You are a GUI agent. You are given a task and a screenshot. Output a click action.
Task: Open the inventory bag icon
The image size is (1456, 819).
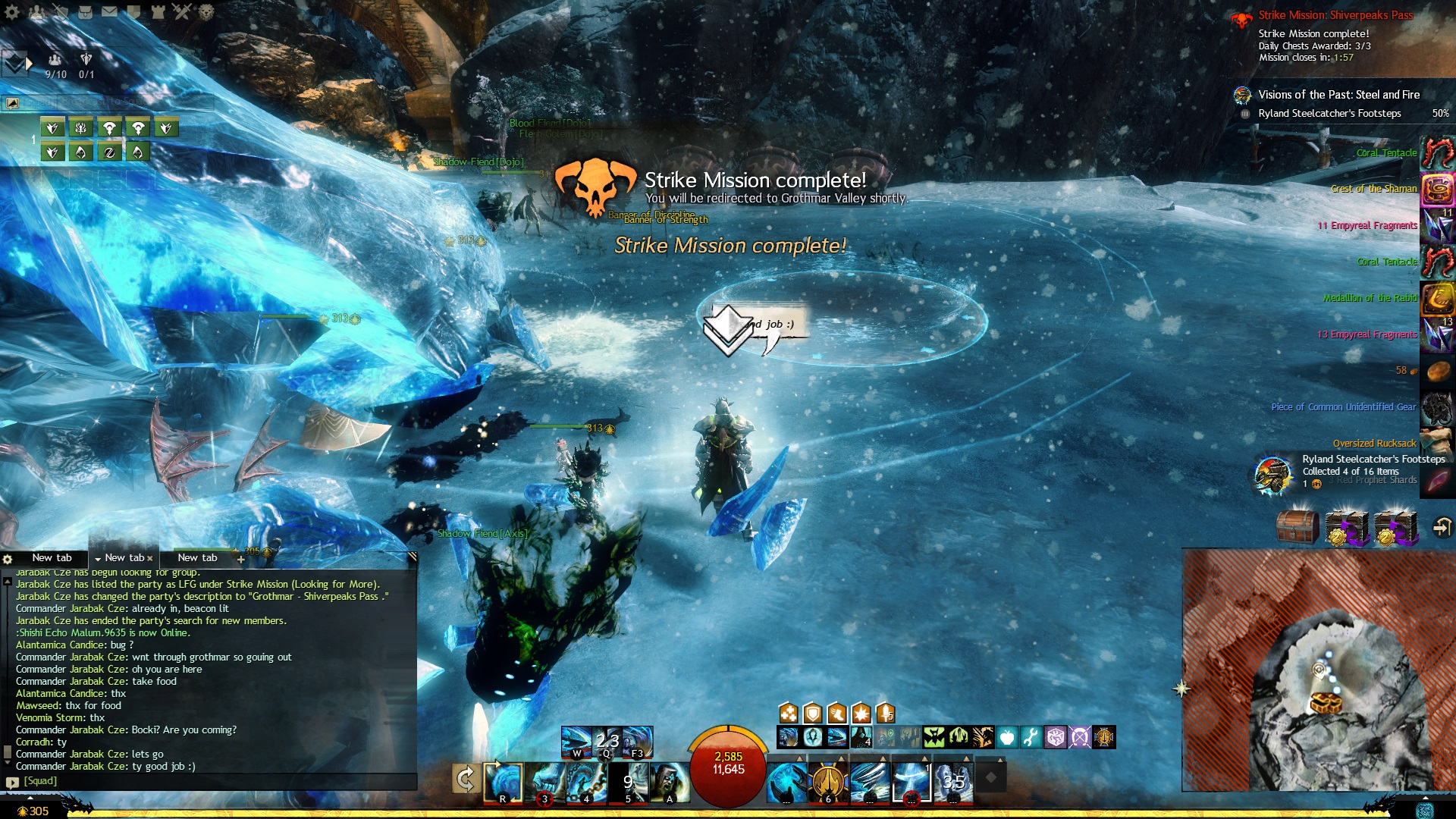[x=85, y=11]
